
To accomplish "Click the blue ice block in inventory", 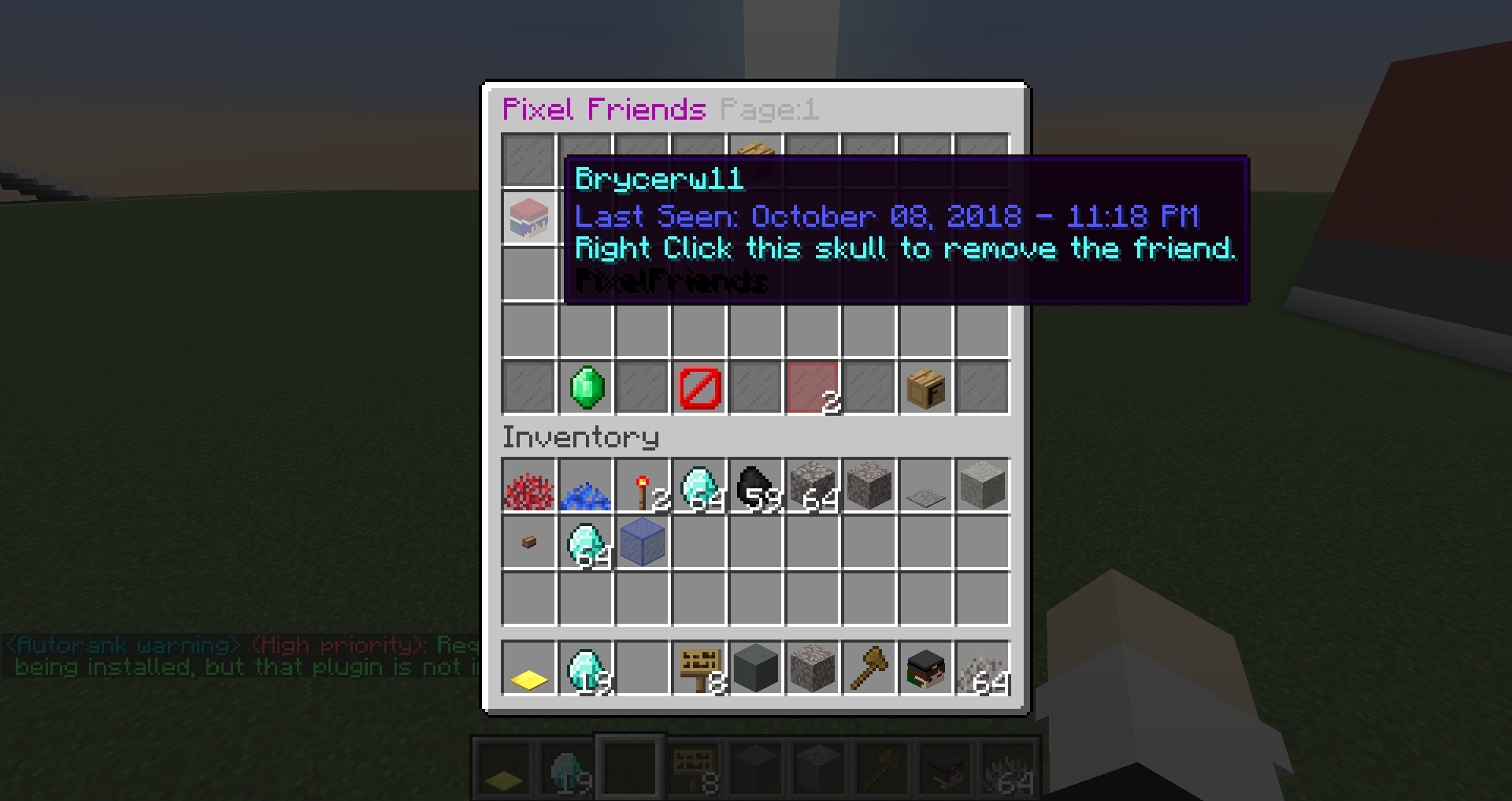I will (643, 543).
